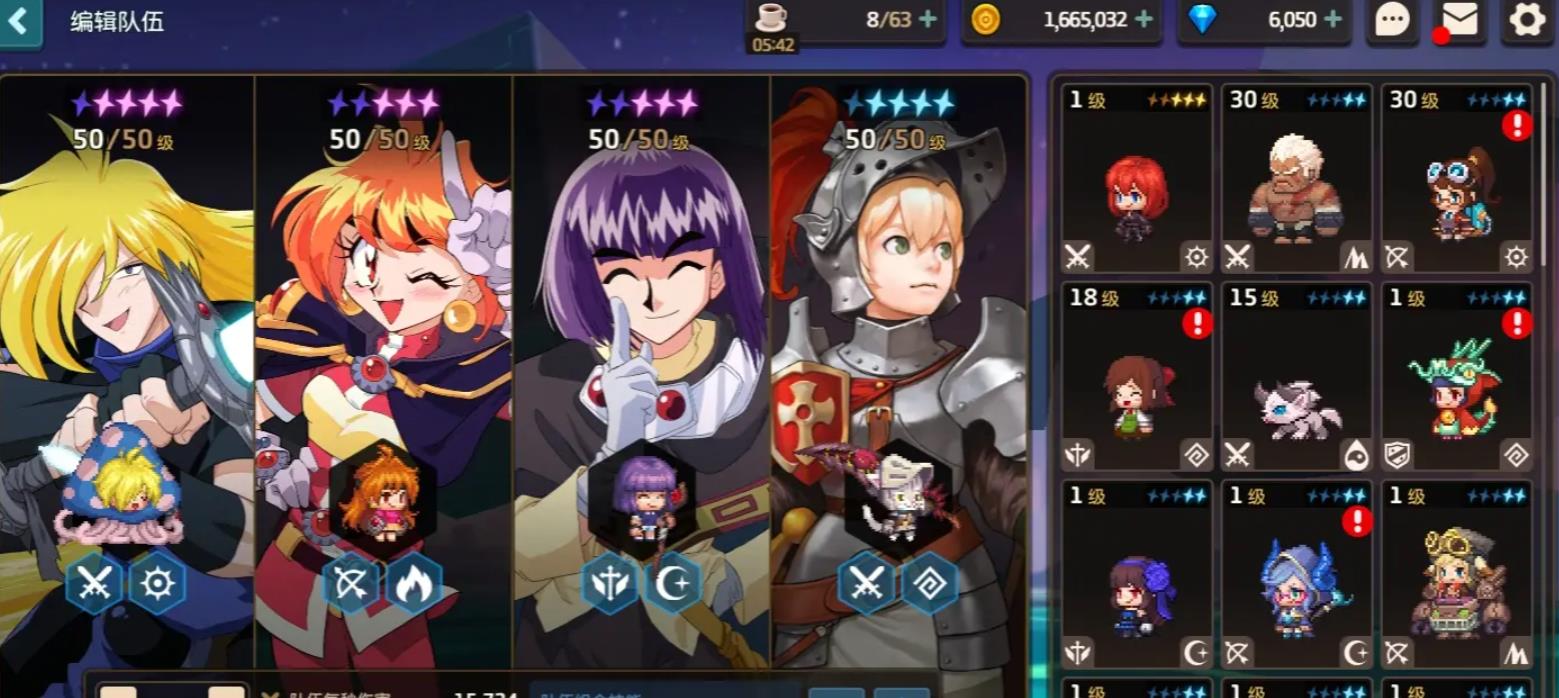
Task: Open the gear settings menu
Action: pos(1527,20)
